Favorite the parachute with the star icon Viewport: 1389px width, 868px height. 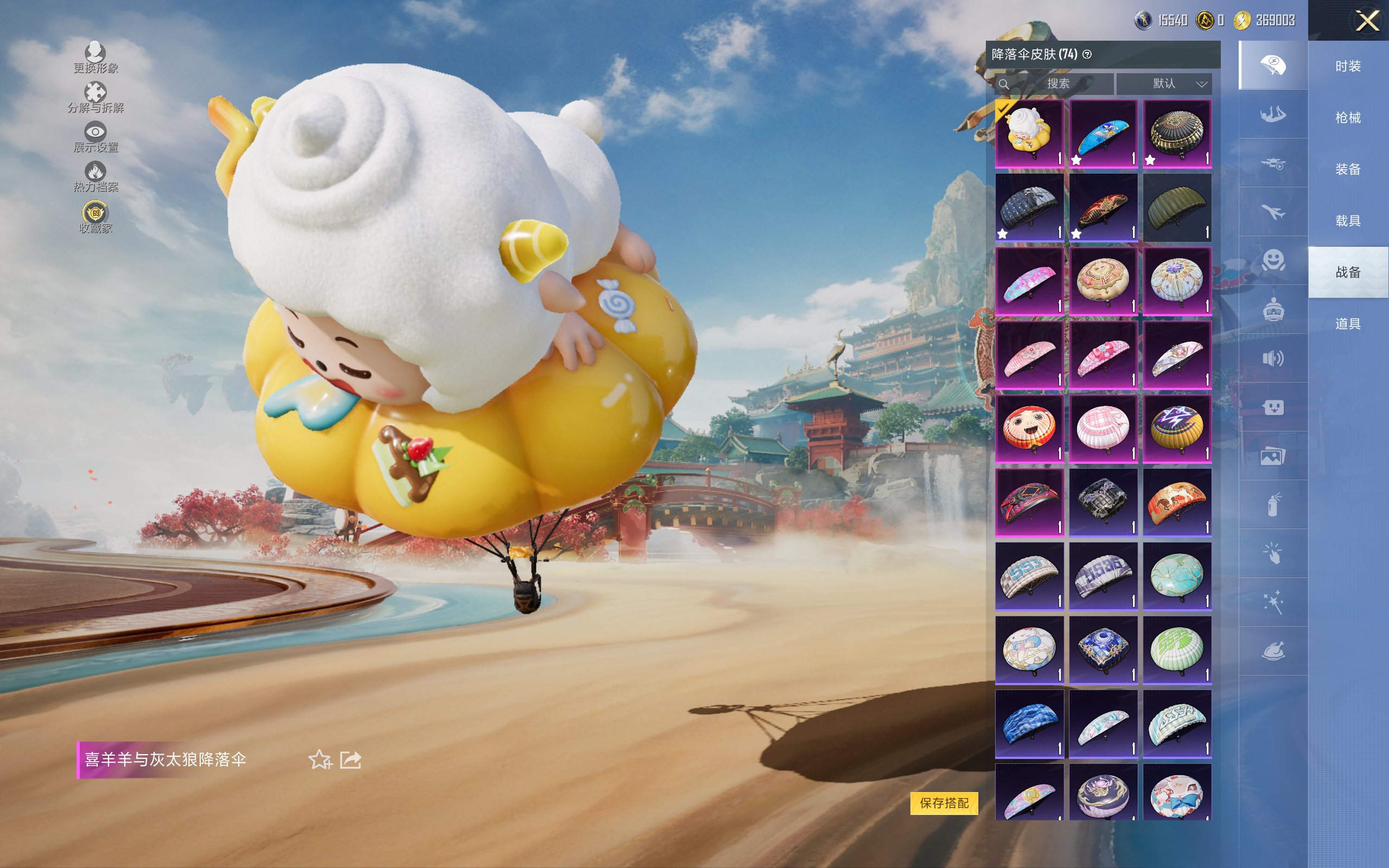(320, 759)
